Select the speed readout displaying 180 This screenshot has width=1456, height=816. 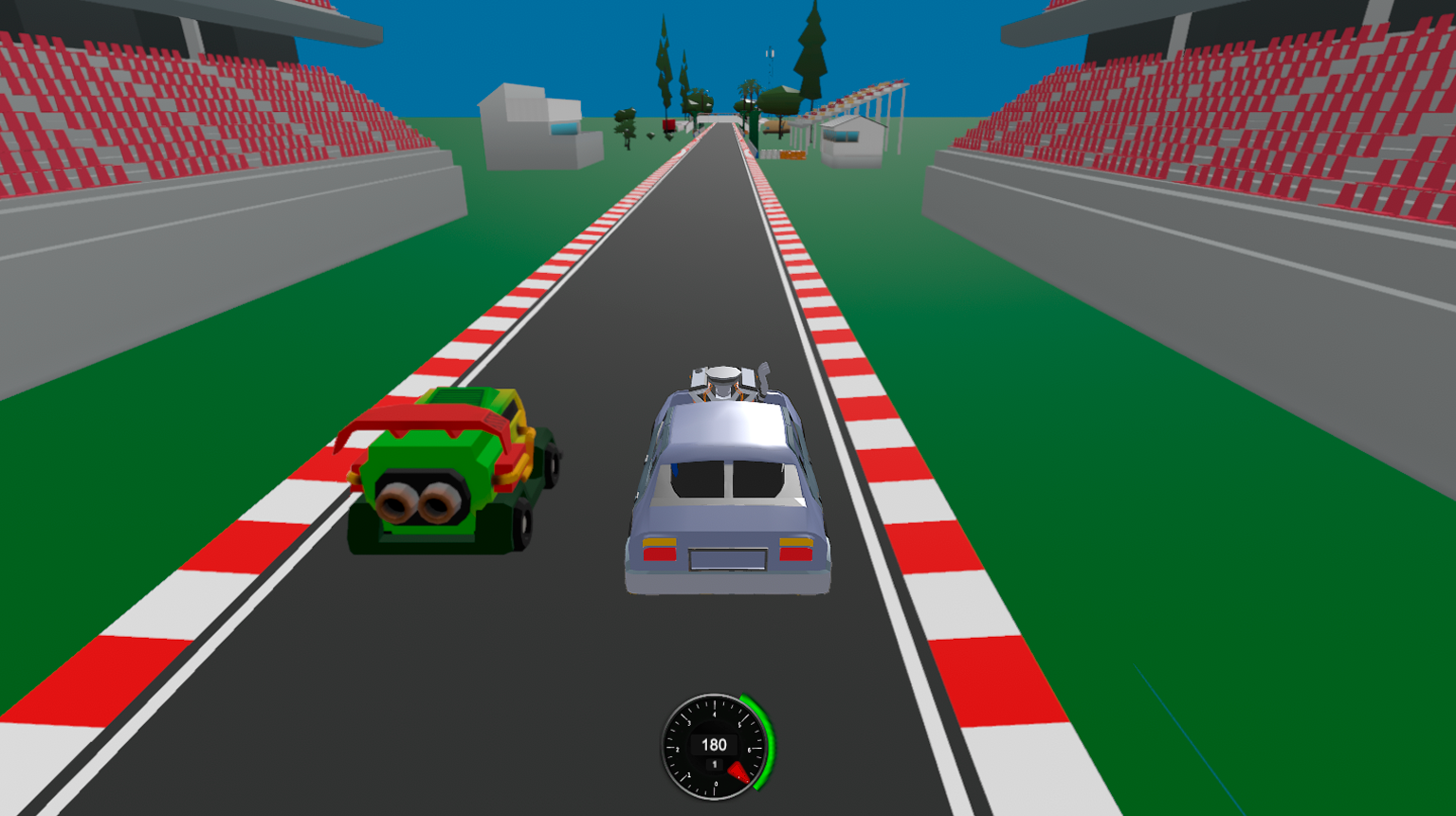pos(715,743)
